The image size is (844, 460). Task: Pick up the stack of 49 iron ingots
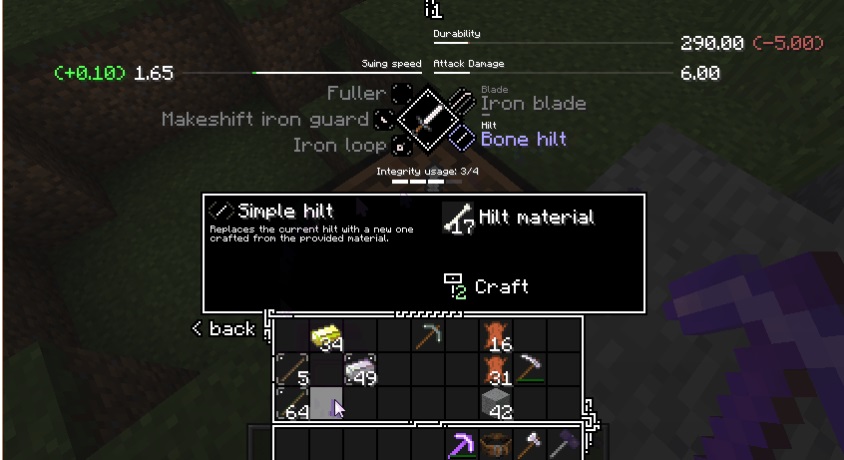pyautogui.click(x=360, y=370)
